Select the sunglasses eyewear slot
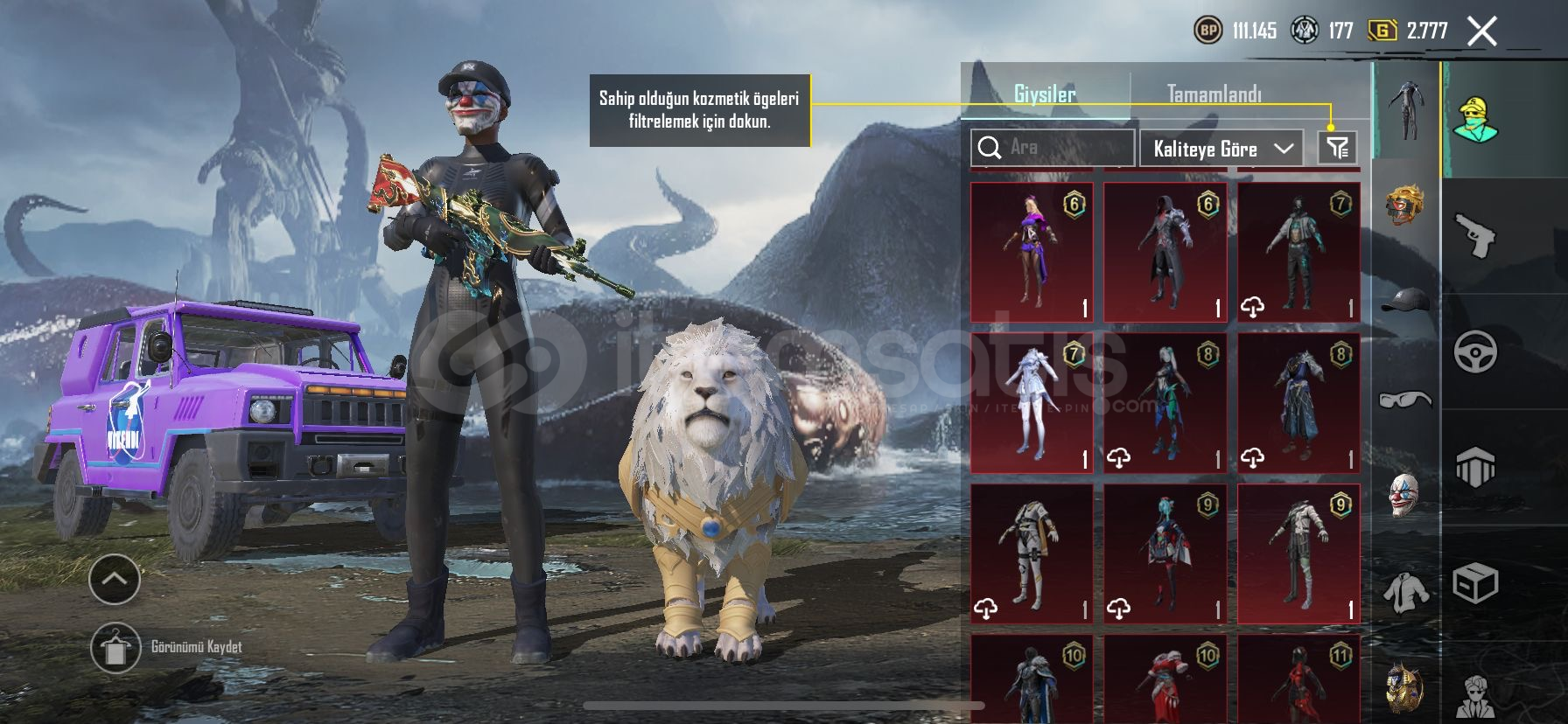Screen dimensions: 1568x724 1404,400
